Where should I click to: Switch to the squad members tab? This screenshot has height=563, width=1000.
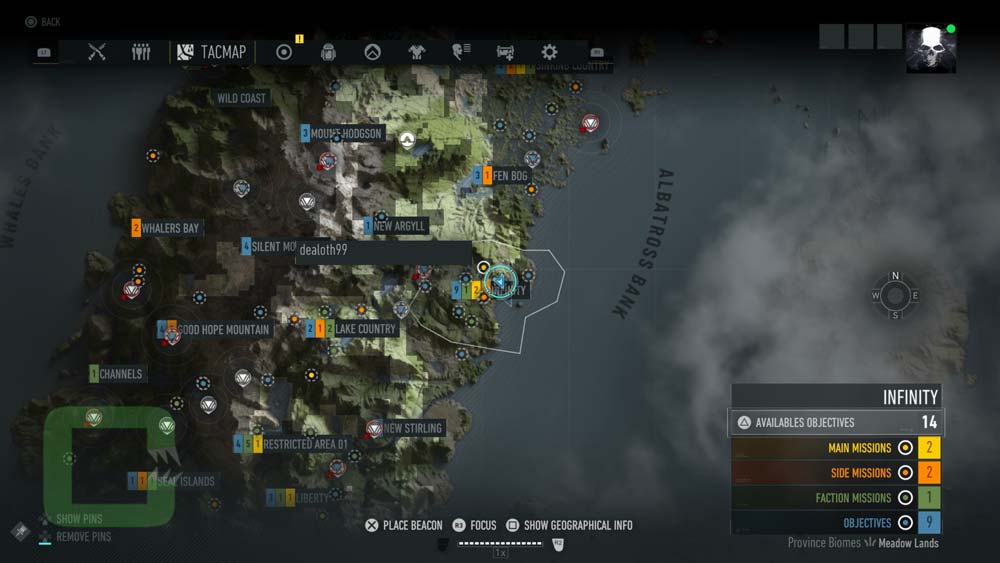tap(141, 52)
